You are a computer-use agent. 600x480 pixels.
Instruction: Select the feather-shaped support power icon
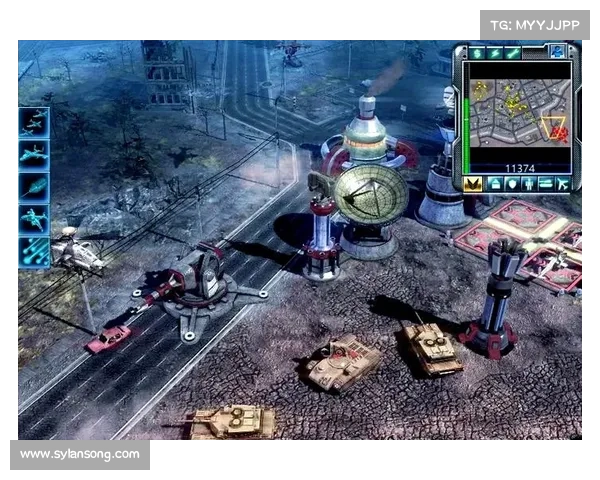point(33,186)
